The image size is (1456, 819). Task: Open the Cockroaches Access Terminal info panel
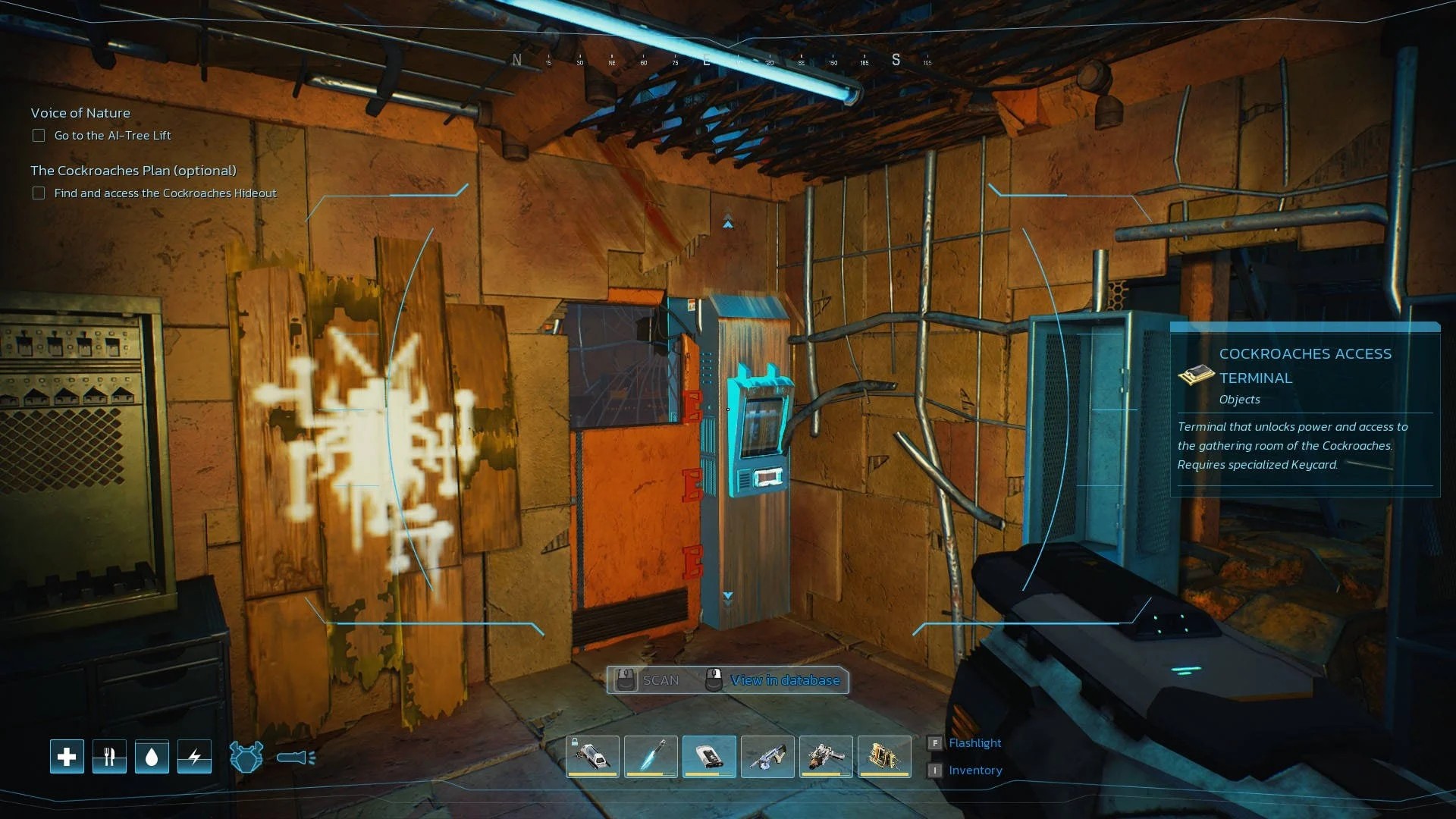pyautogui.click(x=1304, y=366)
